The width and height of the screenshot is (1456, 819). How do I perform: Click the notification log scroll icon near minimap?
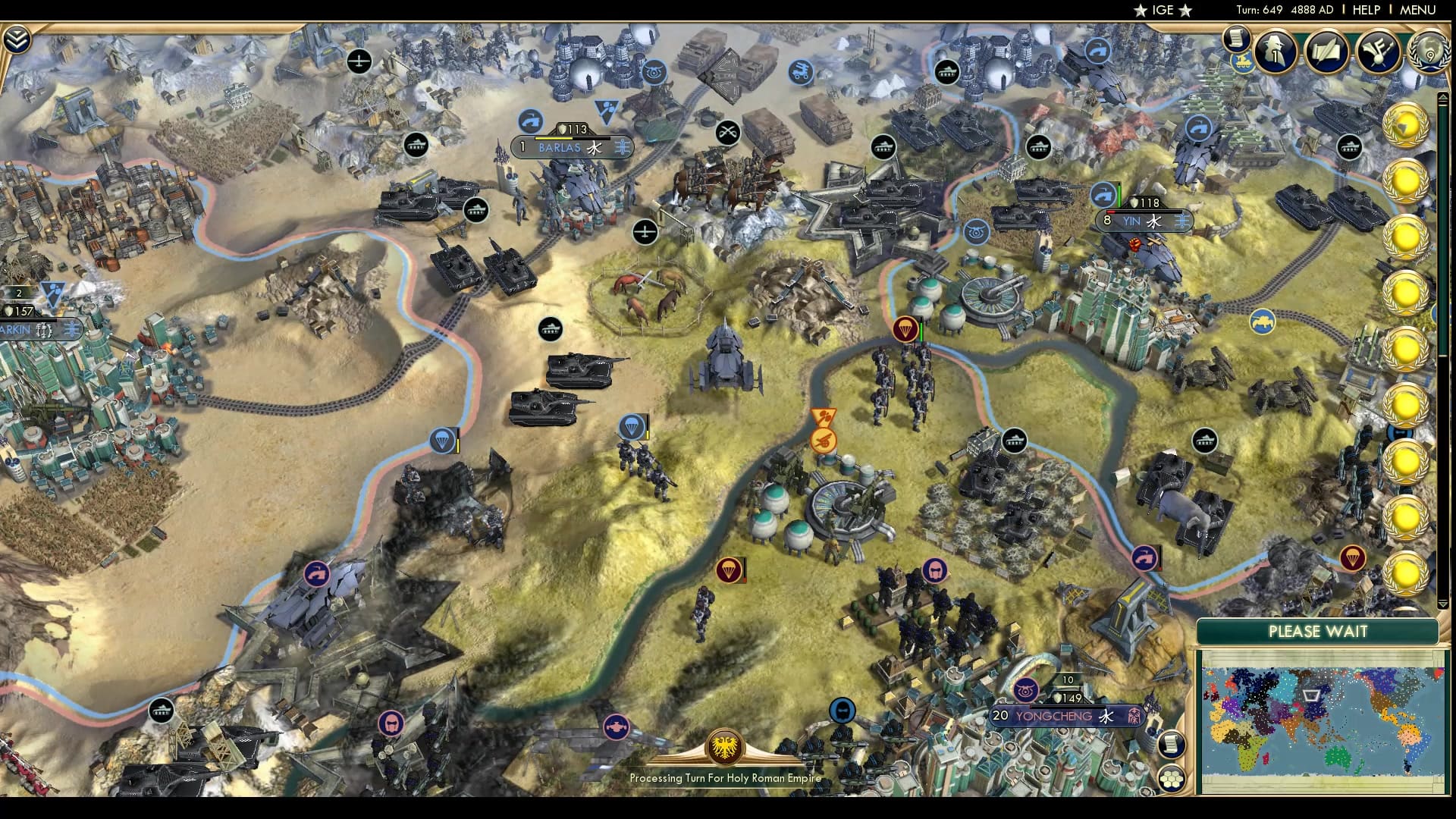click(1172, 745)
